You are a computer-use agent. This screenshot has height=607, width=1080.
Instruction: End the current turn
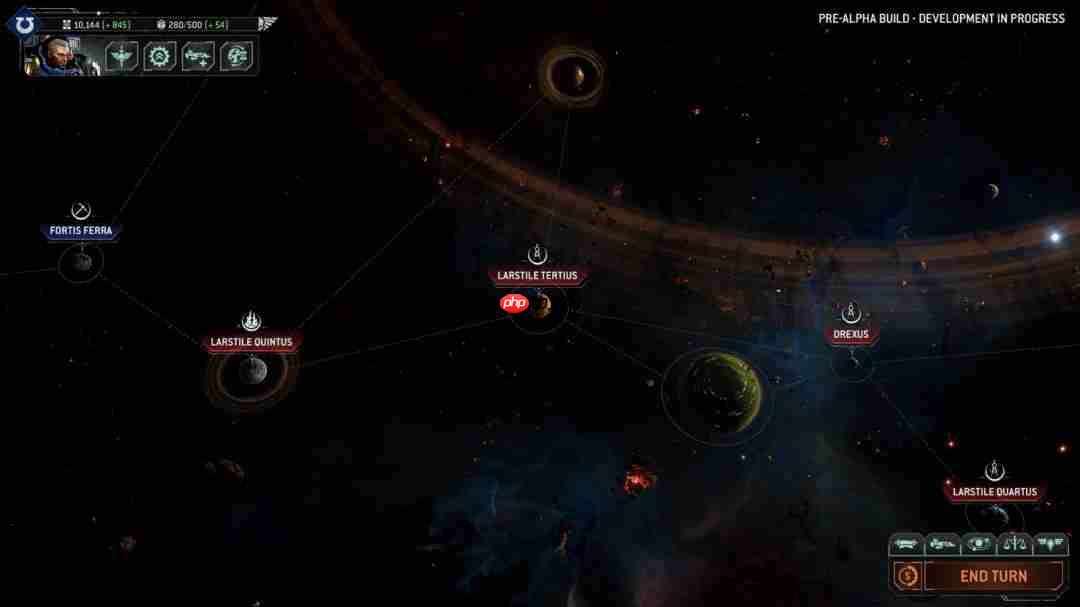pyautogui.click(x=993, y=576)
